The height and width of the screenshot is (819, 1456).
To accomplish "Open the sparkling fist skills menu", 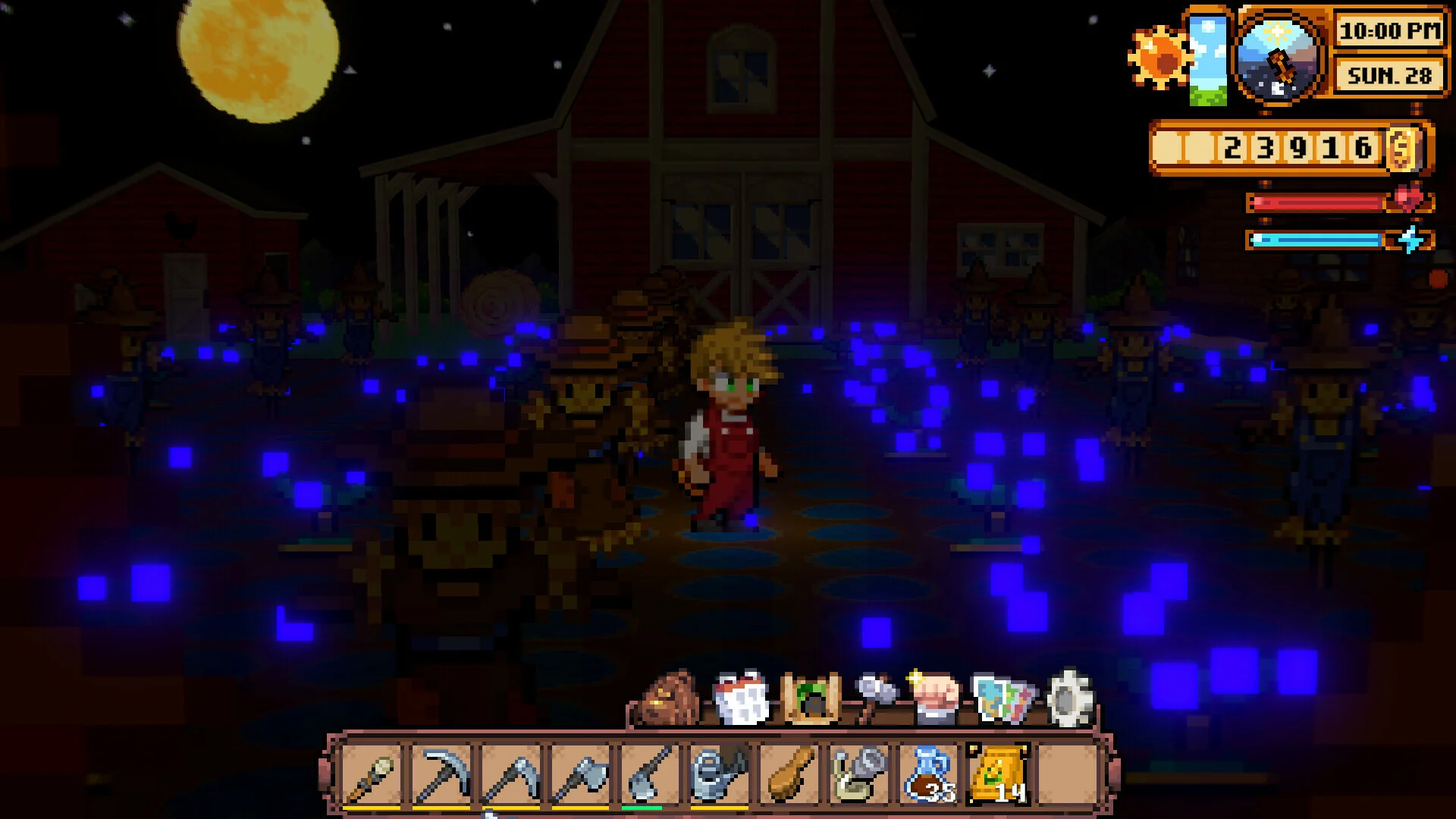I will (937, 698).
